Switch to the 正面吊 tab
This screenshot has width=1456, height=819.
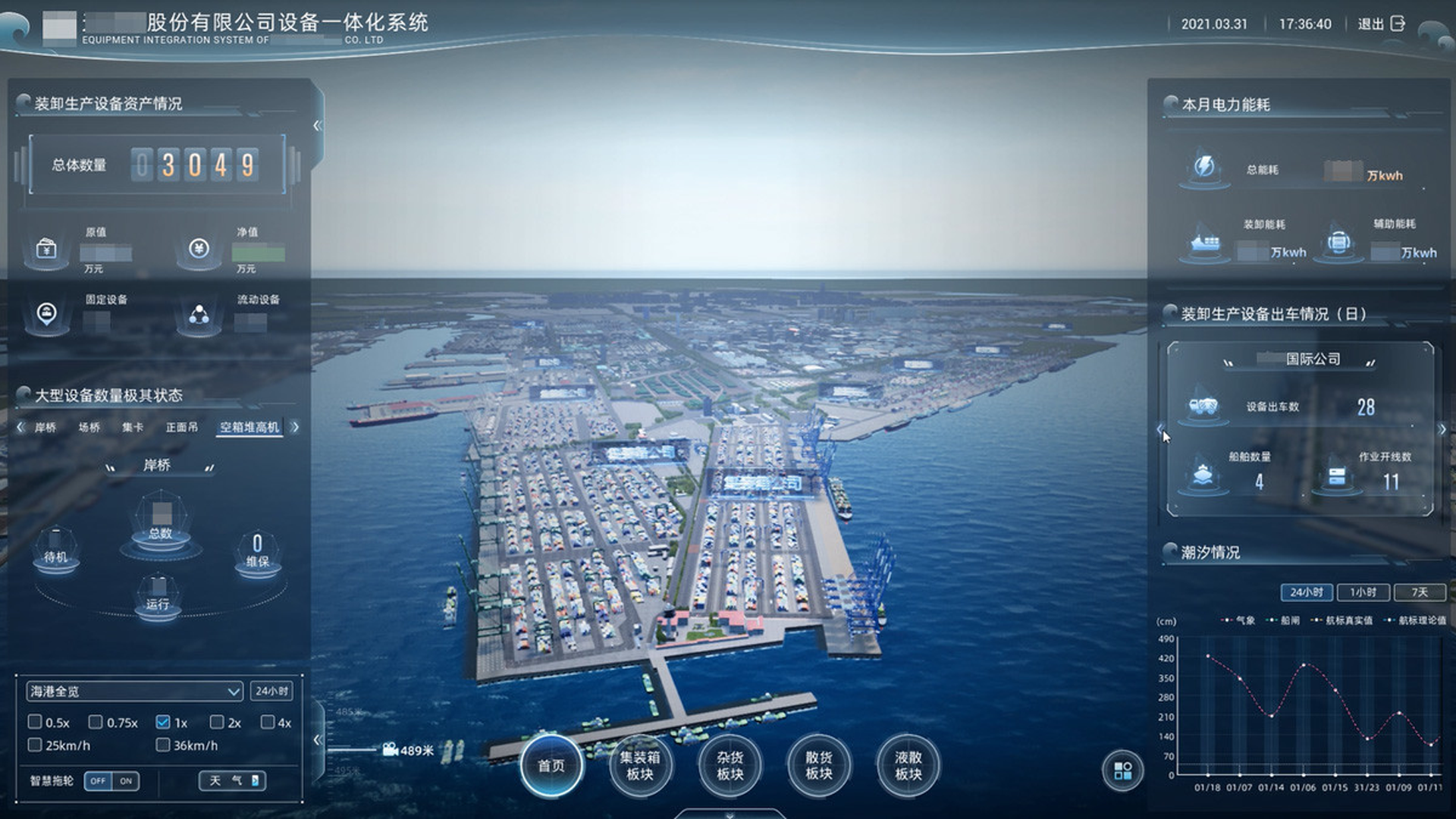coord(182,428)
